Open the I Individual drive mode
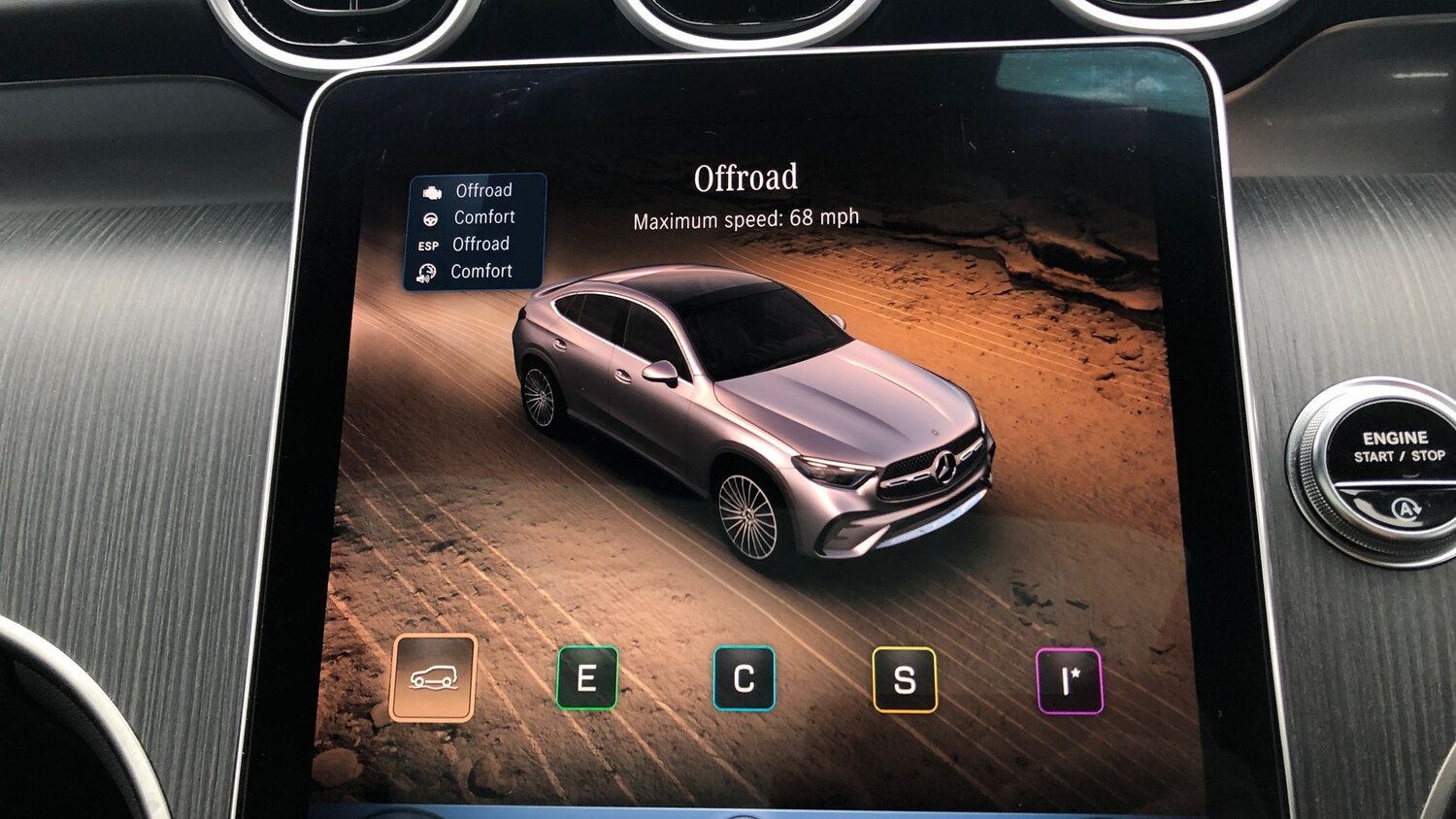Screen dimensions: 1456x819 click(1068, 679)
